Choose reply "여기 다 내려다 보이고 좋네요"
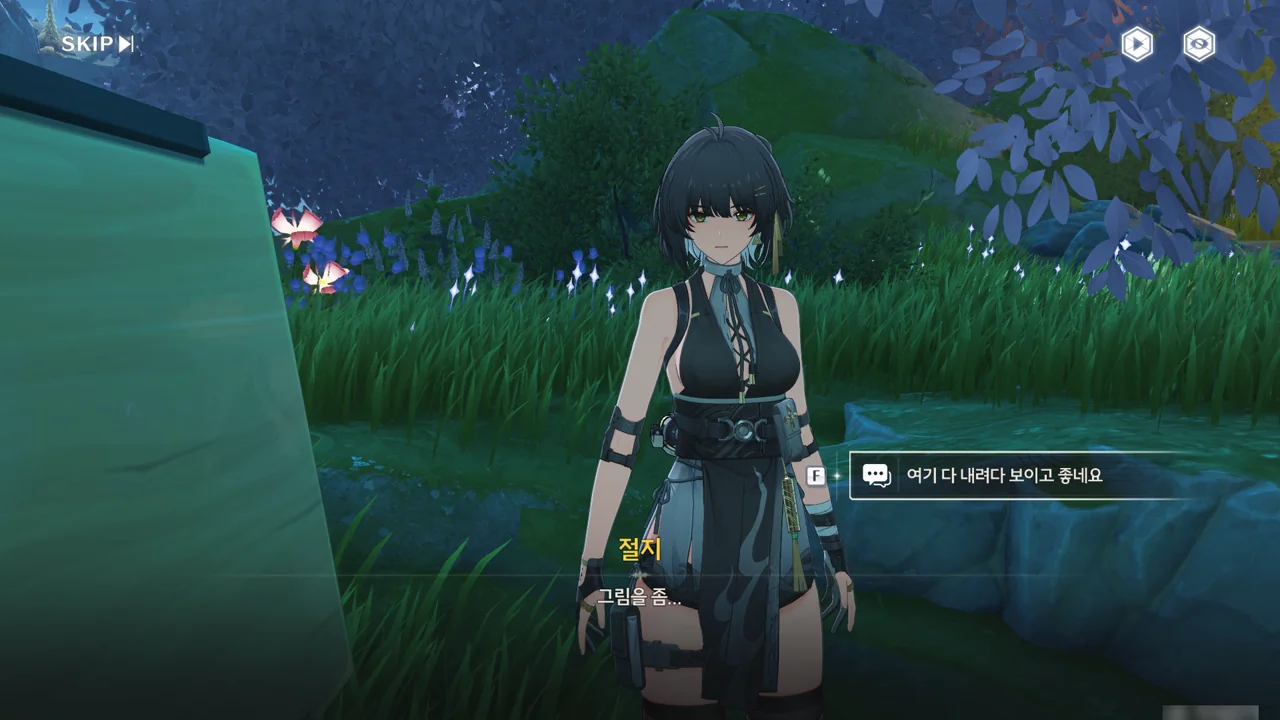 point(1003,476)
